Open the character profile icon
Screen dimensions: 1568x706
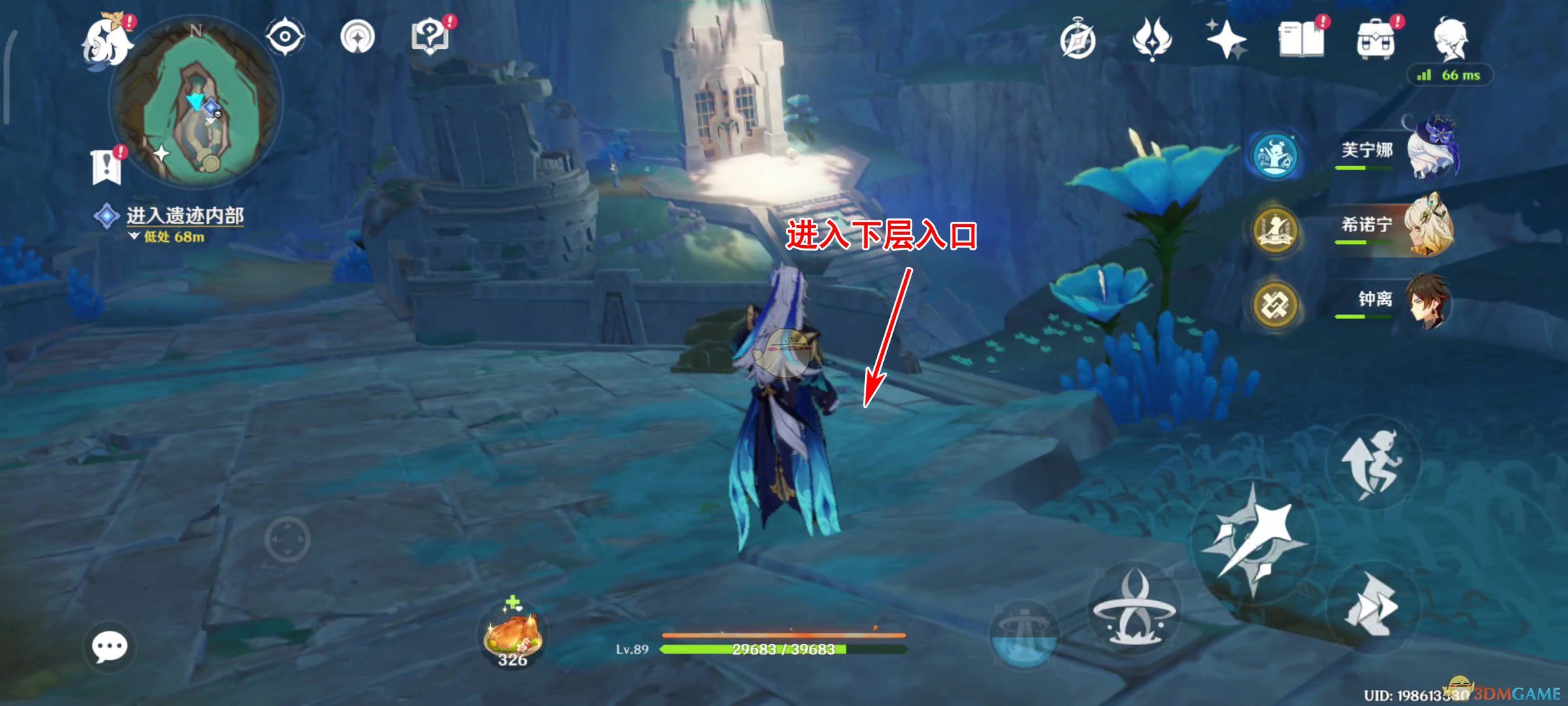1450,39
